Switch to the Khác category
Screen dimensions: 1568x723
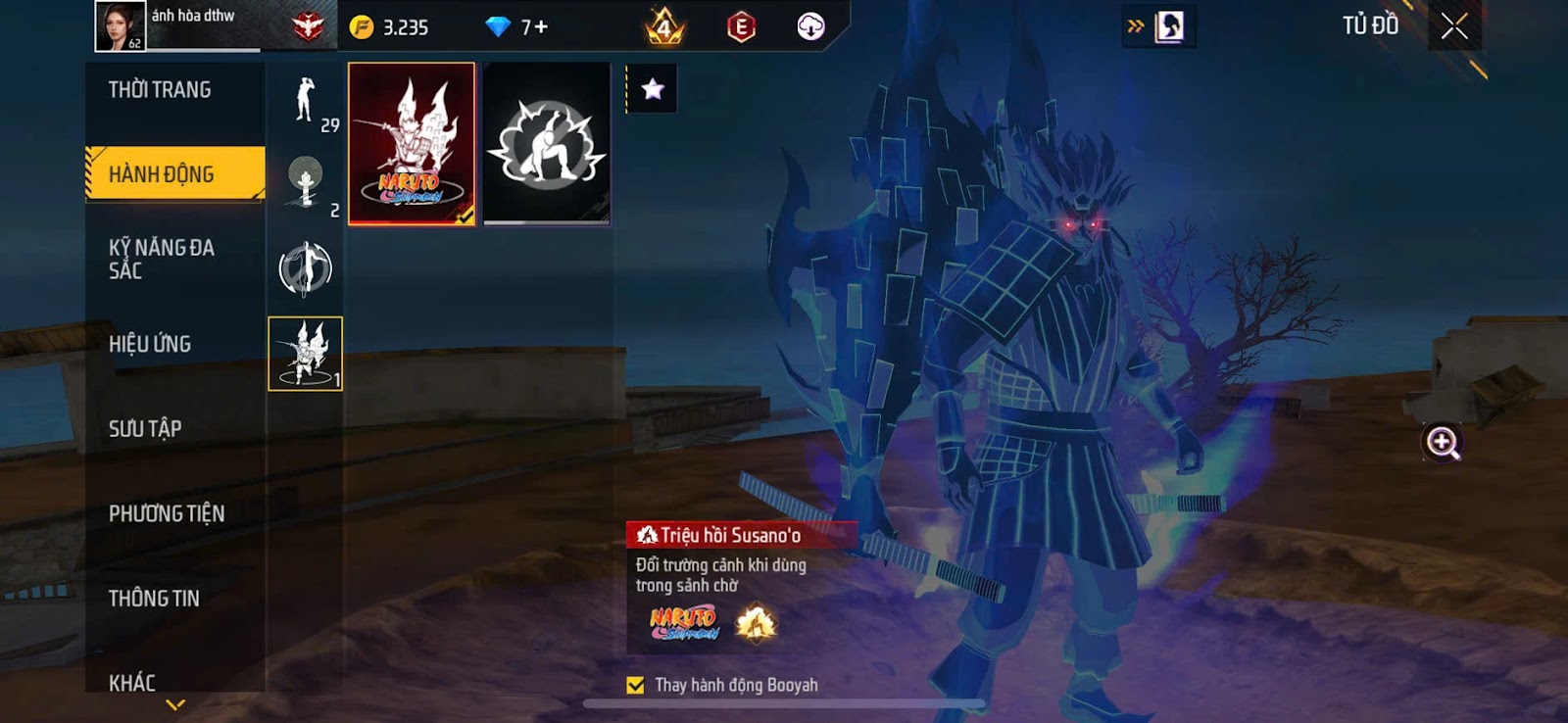(x=132, y=681)
